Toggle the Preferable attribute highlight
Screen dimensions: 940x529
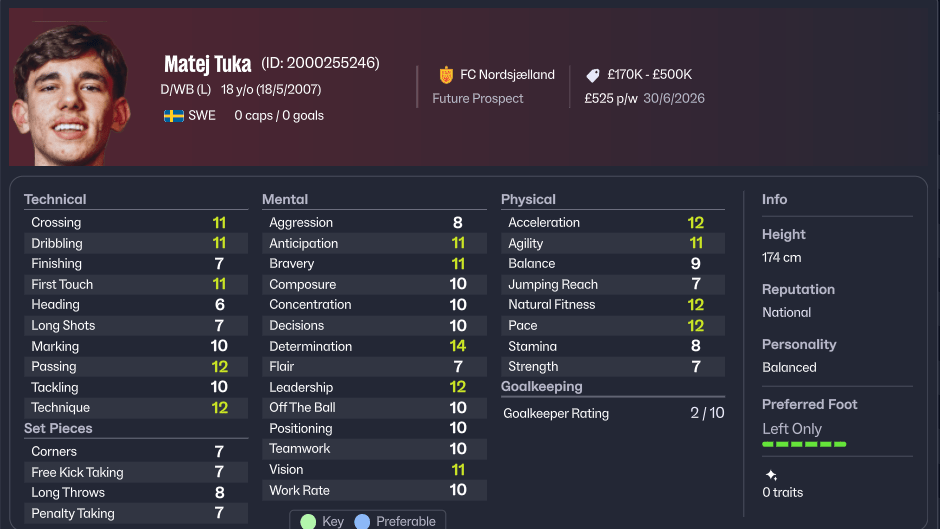click(x=396, y=521)
